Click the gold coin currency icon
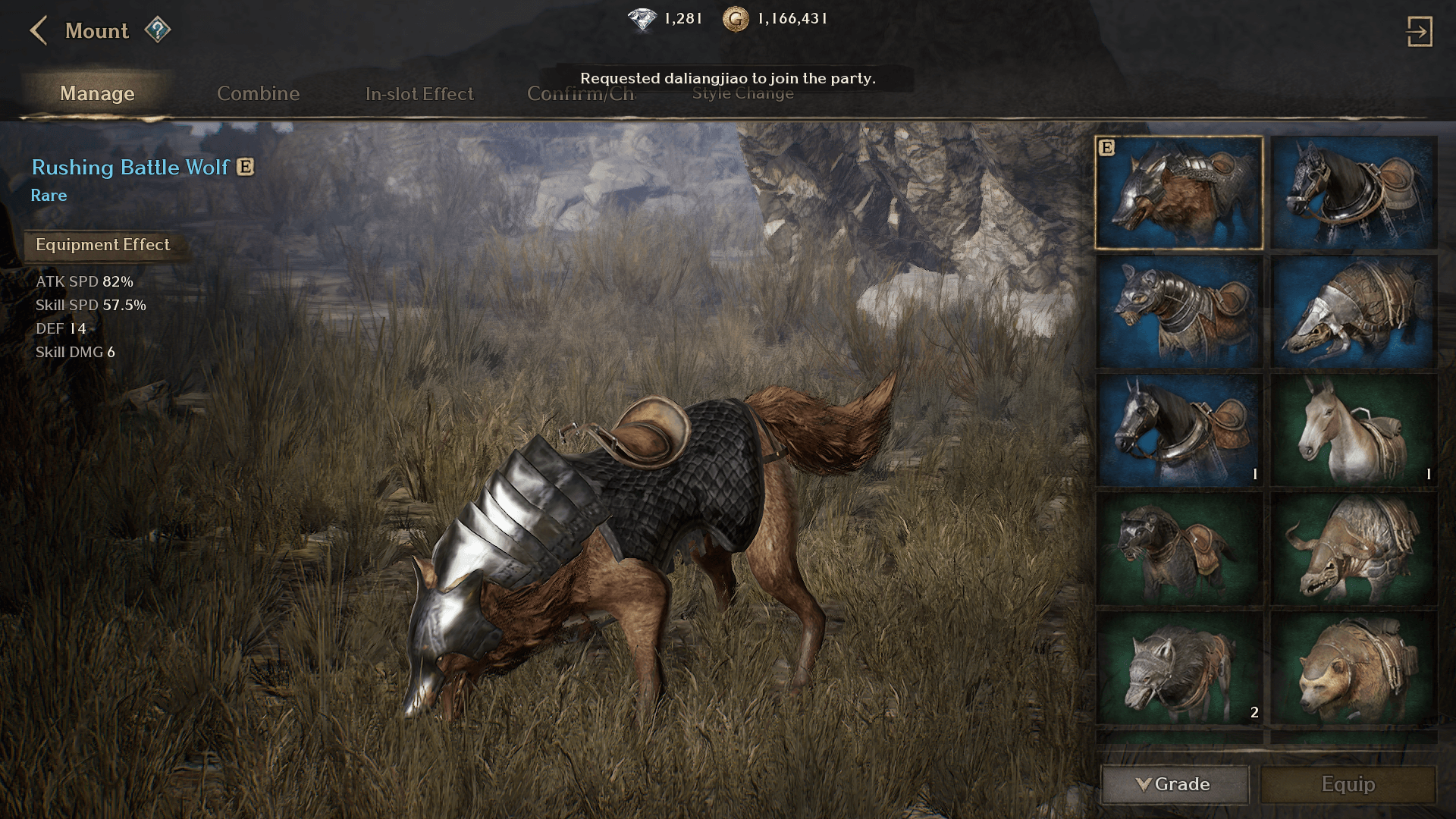The image size is (1456, 819). [x=735, y=19]
